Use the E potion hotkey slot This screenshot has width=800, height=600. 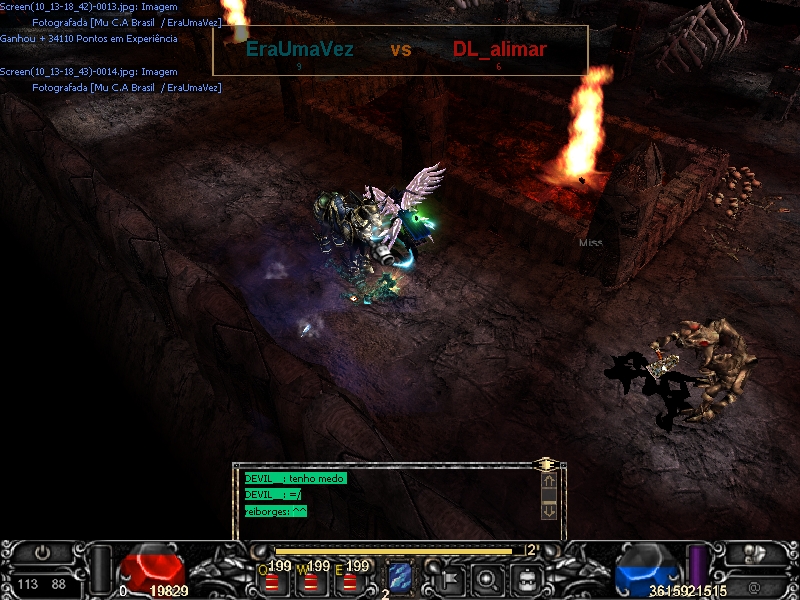click(349, 579)
